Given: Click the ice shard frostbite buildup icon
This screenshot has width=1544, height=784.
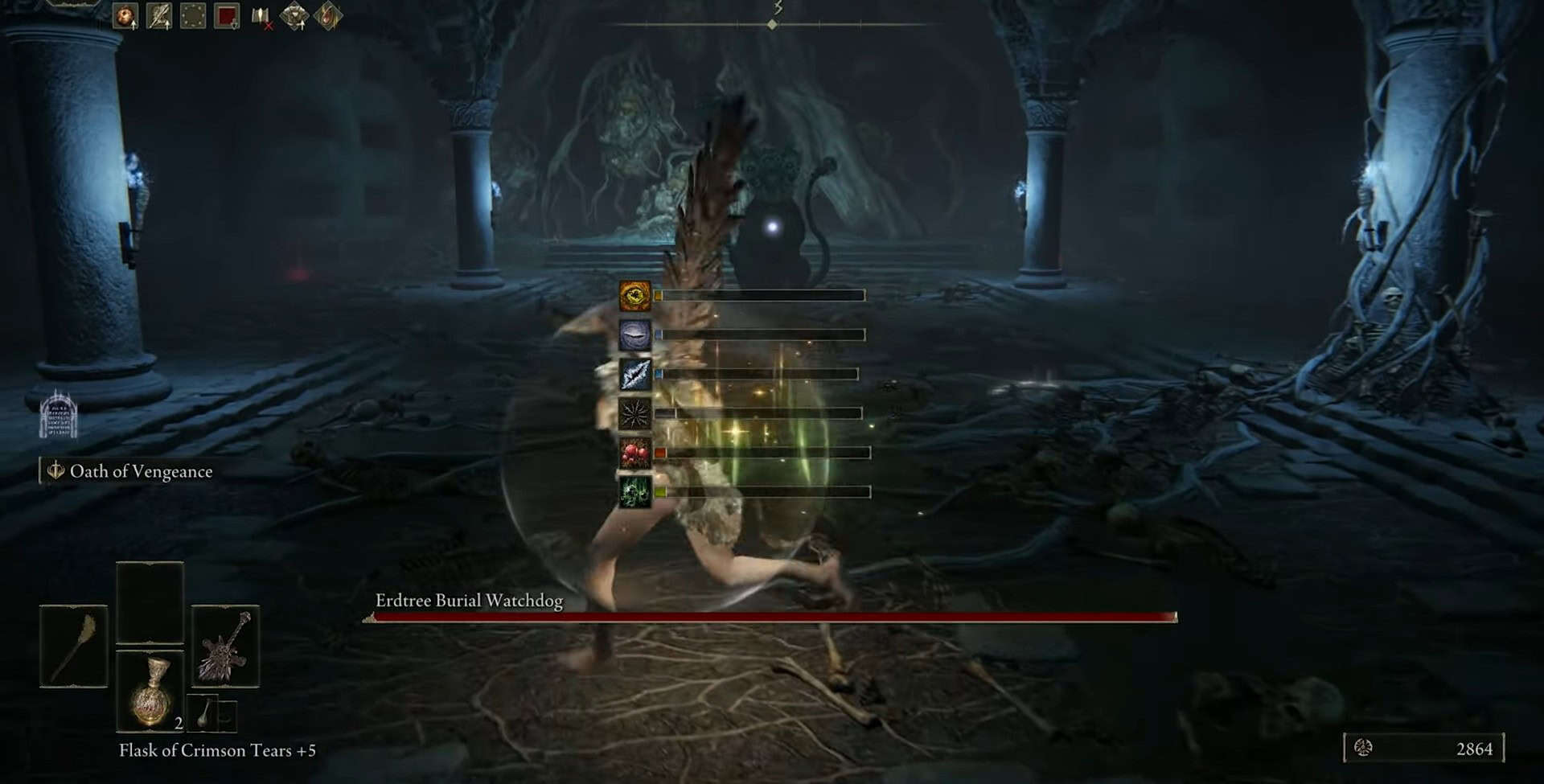Looking at the screenshot, I should 634,375.
